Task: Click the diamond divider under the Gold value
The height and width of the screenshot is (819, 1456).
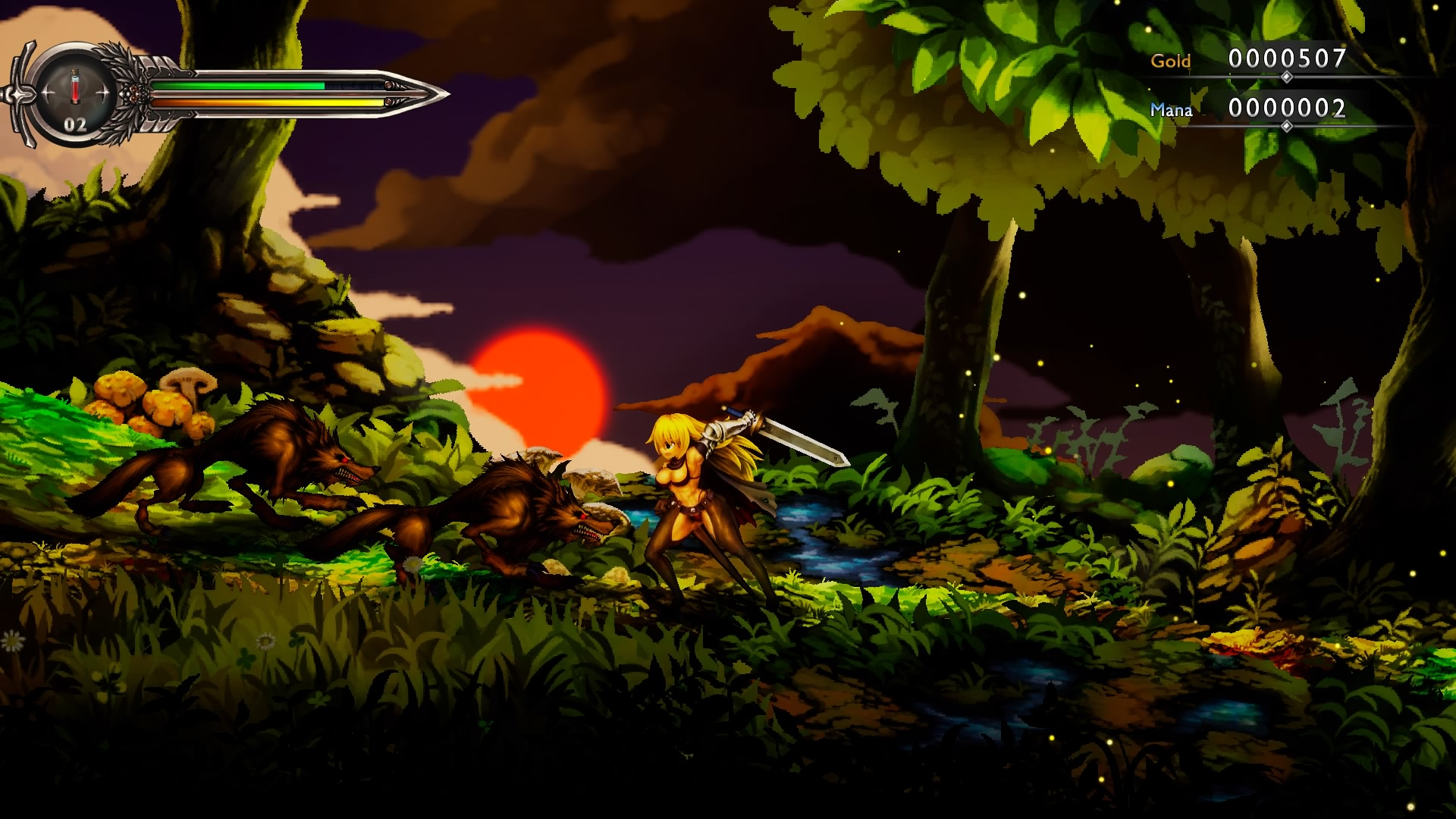Action: click(x=1287, y=77)
